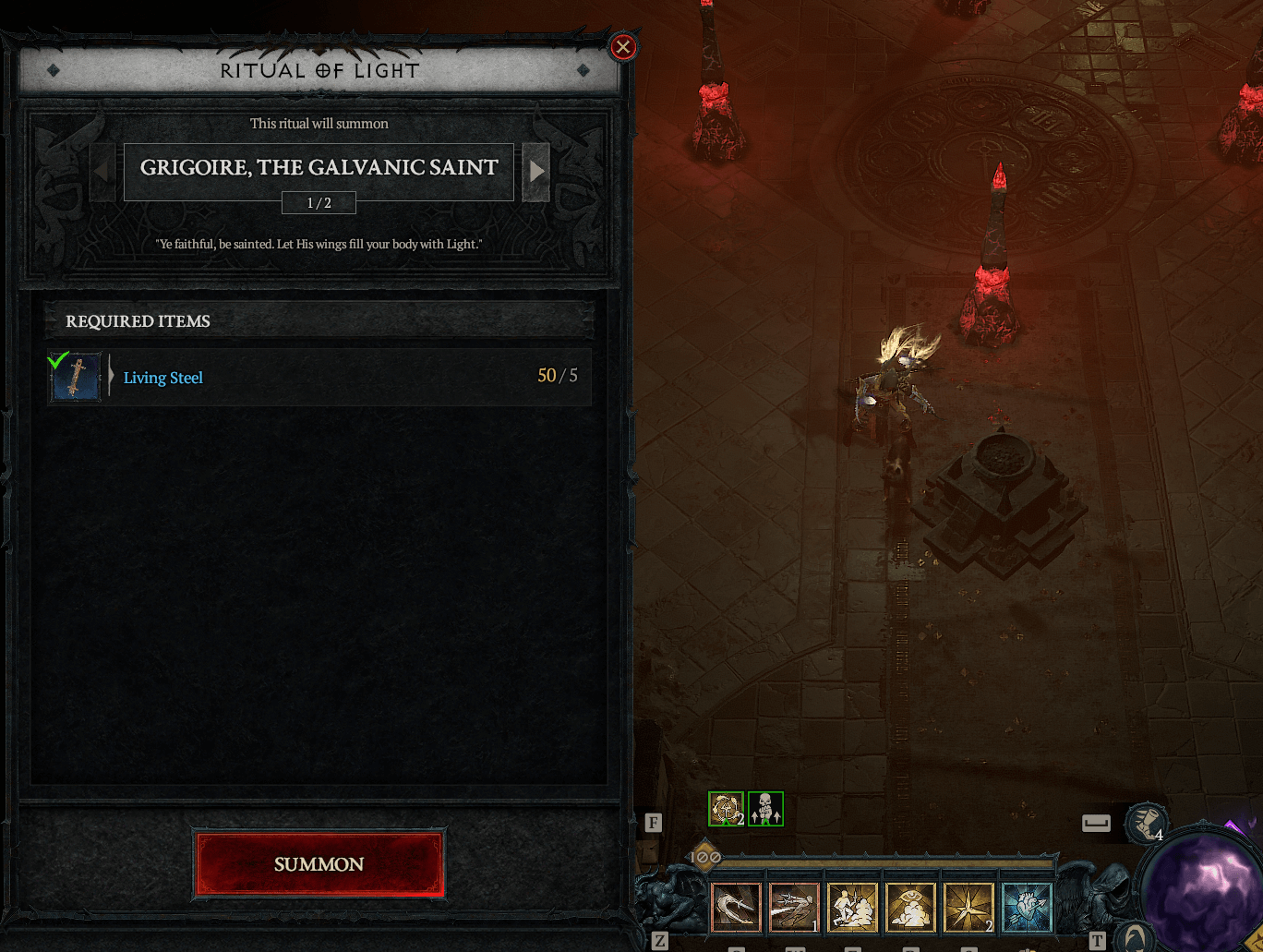Click the left arrow to view previous boss
Screen dimensions: 1263x952
102,172
